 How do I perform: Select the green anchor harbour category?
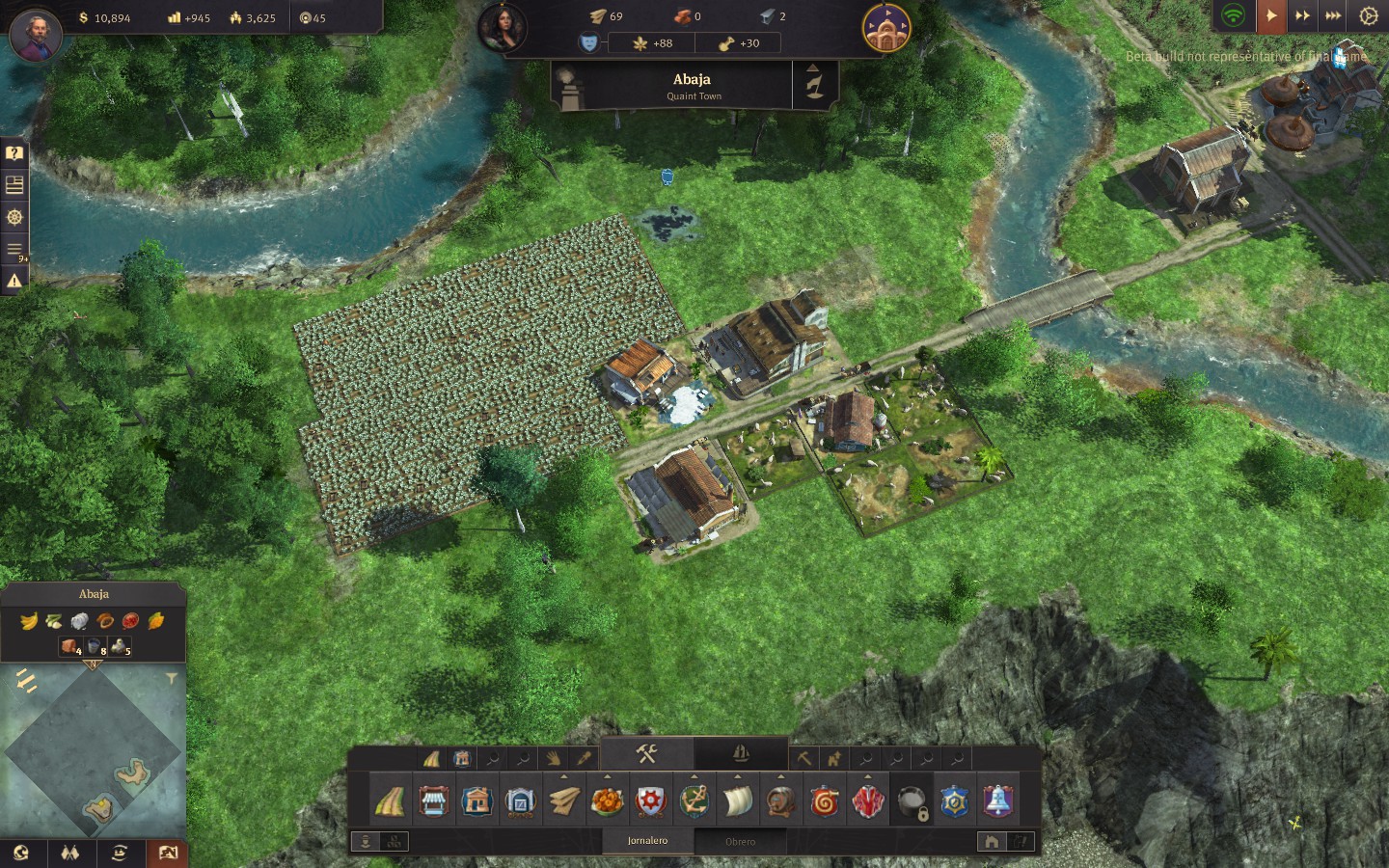coord(694,801)
